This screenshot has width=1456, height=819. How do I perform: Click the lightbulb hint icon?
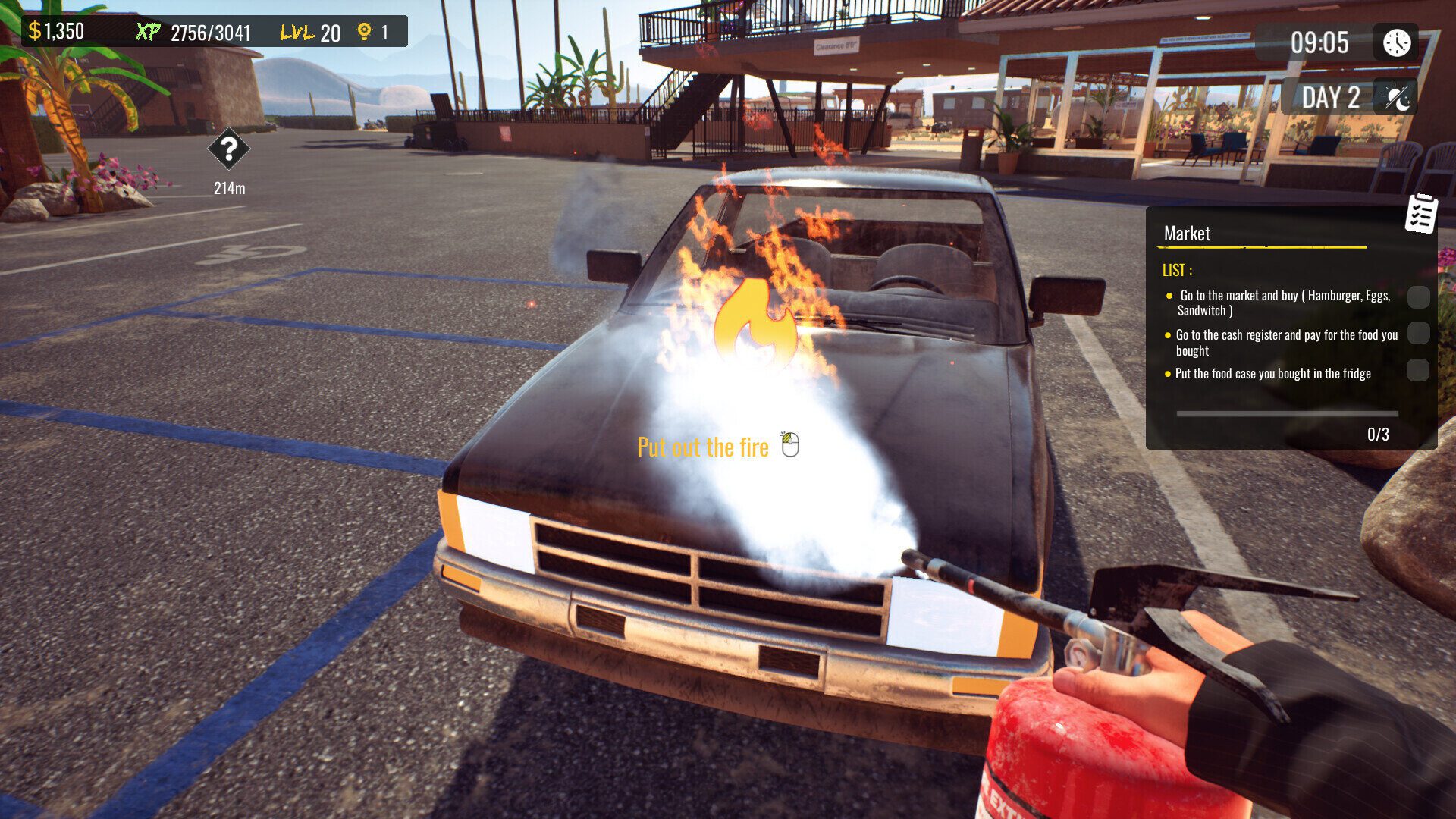365,31
